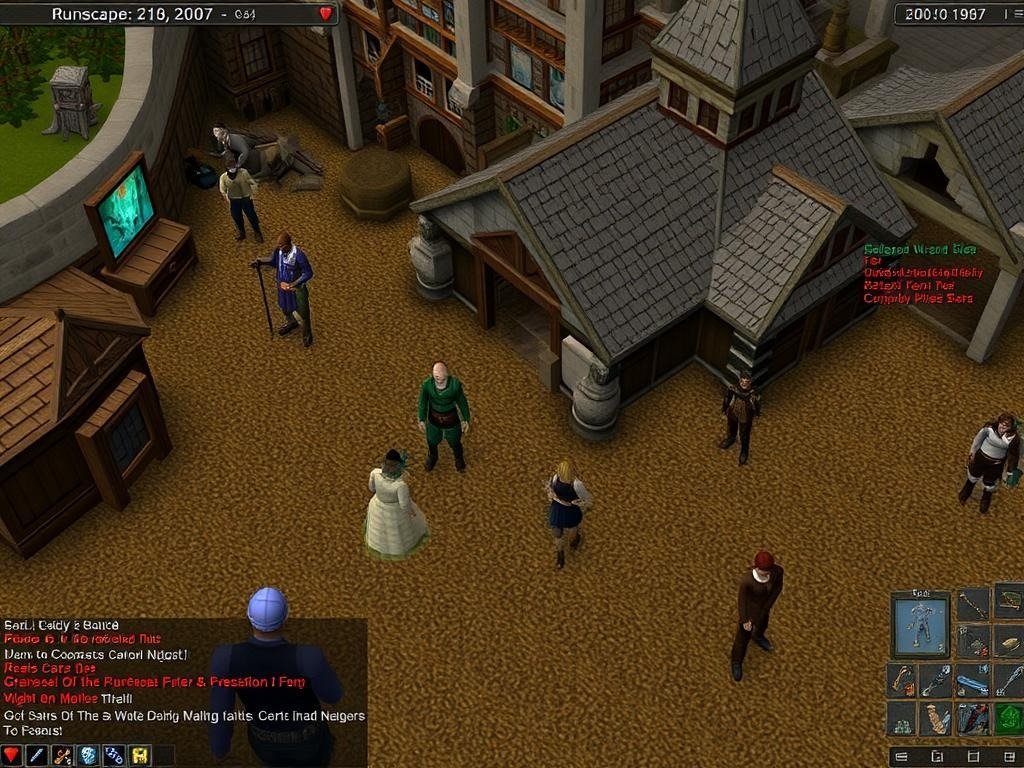Click the tan scroll inventory slot
1024x768 pixels.
click(x=937, y=718)
